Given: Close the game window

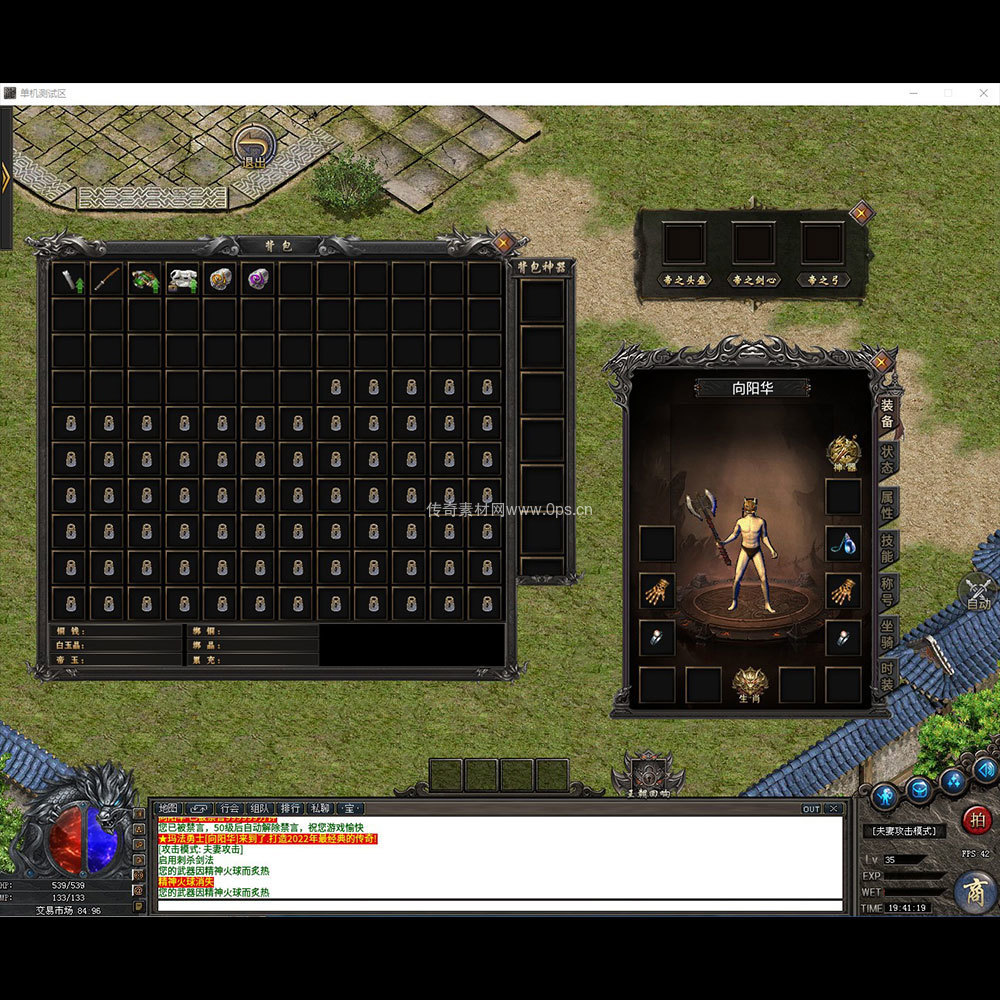Looking at the screenshot, I should coord(981,93).
